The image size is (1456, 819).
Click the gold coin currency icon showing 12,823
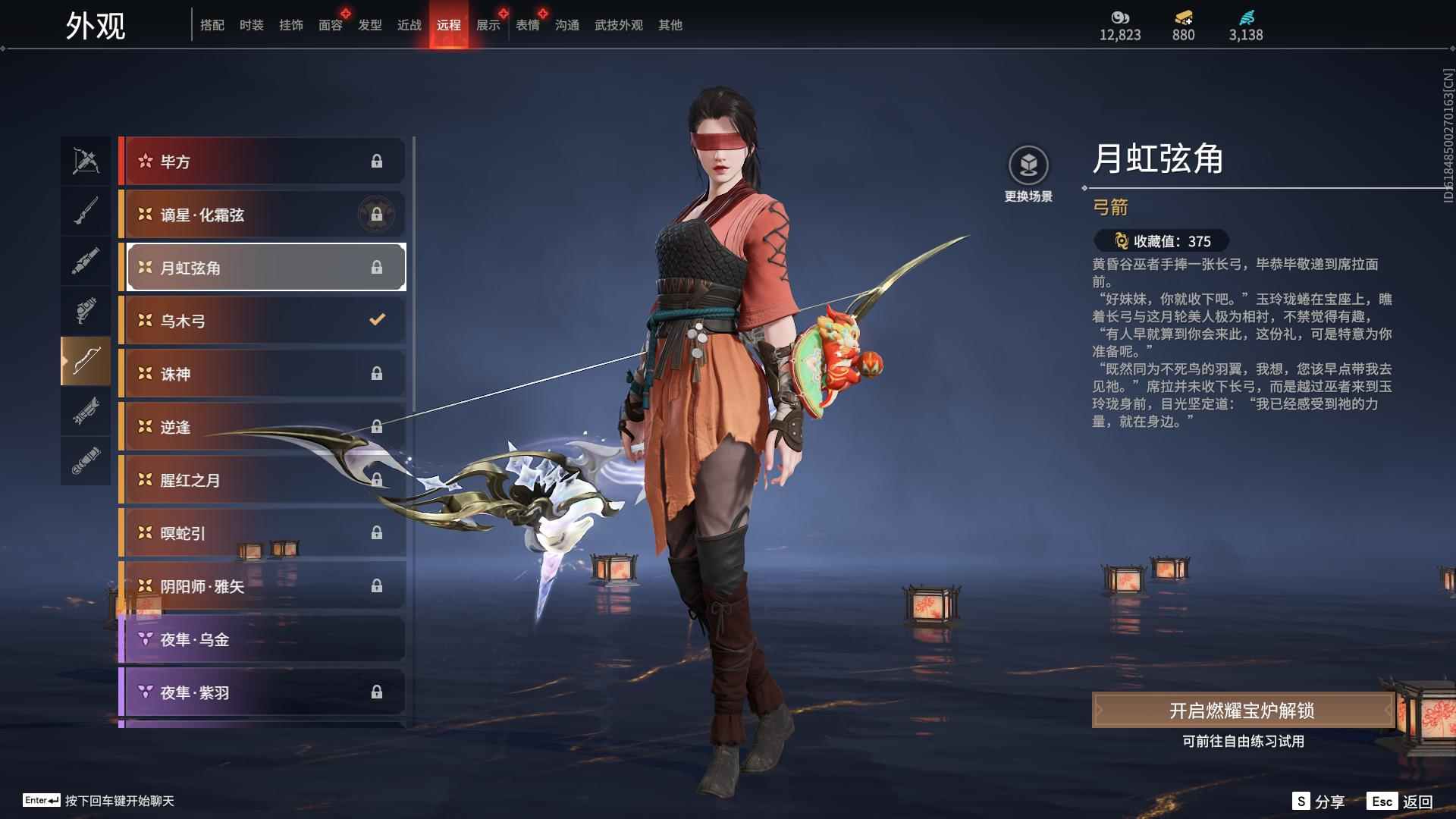click(1120, 17)
